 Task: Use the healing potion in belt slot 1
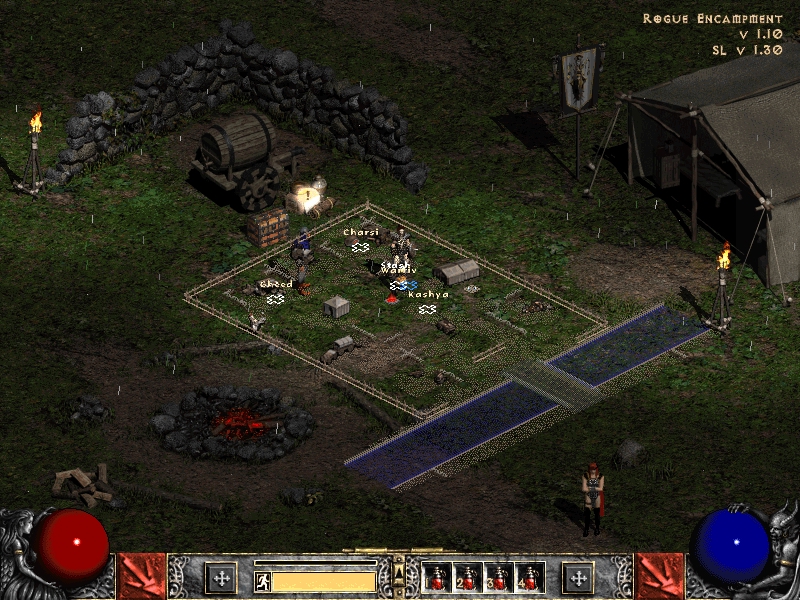click(x=437, y=578)
